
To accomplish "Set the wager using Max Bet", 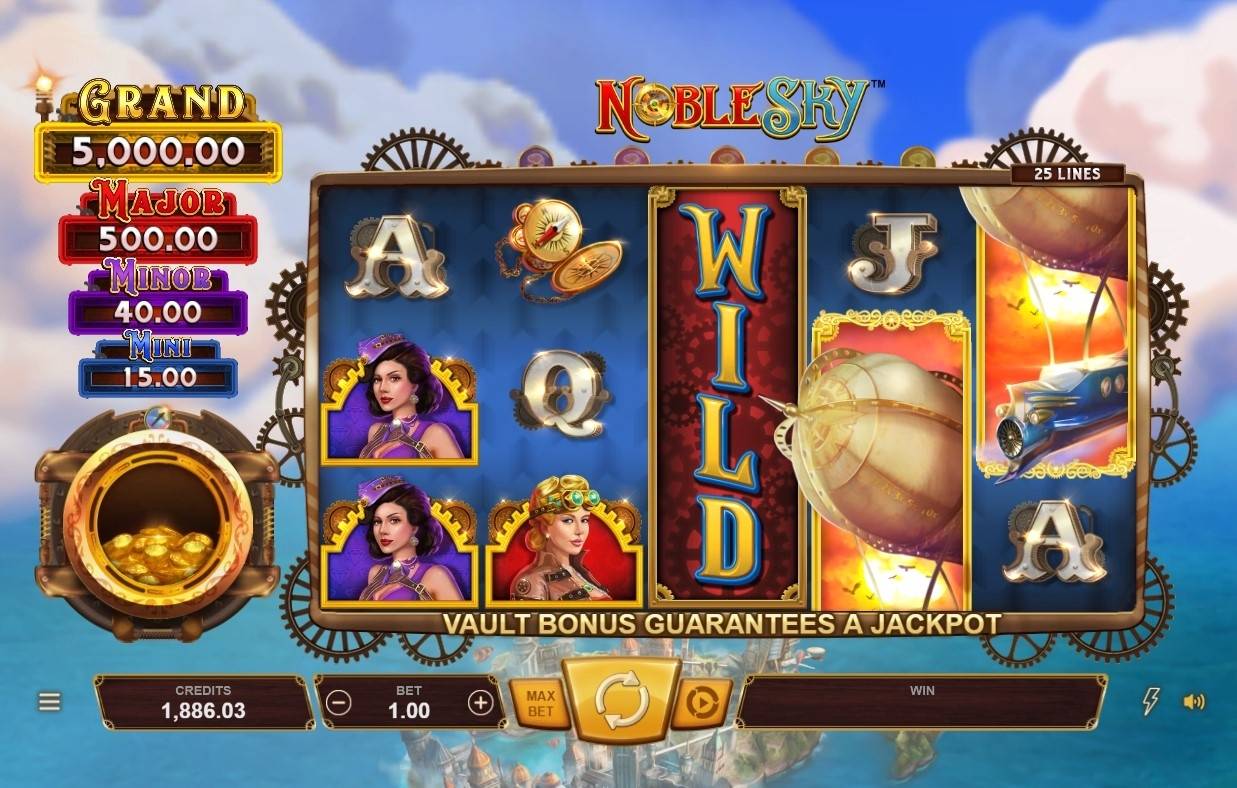I will click(x=540, y=703).
